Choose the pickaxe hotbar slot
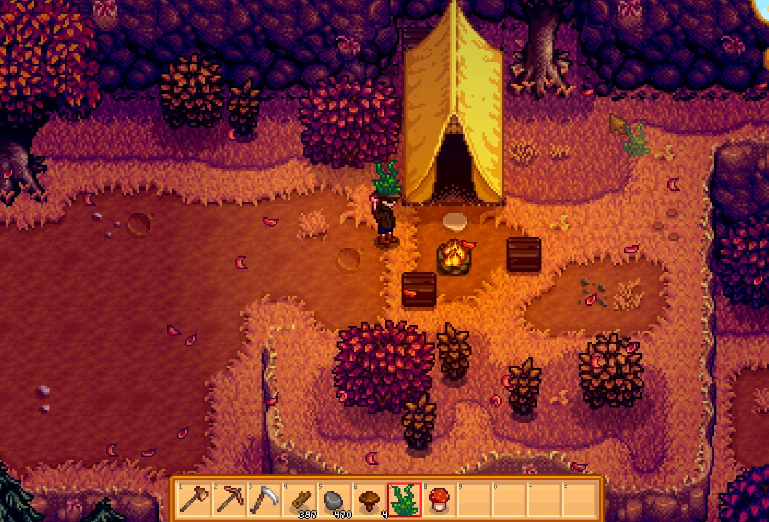This screenshot has height=522, width=769. pos(230,497)
